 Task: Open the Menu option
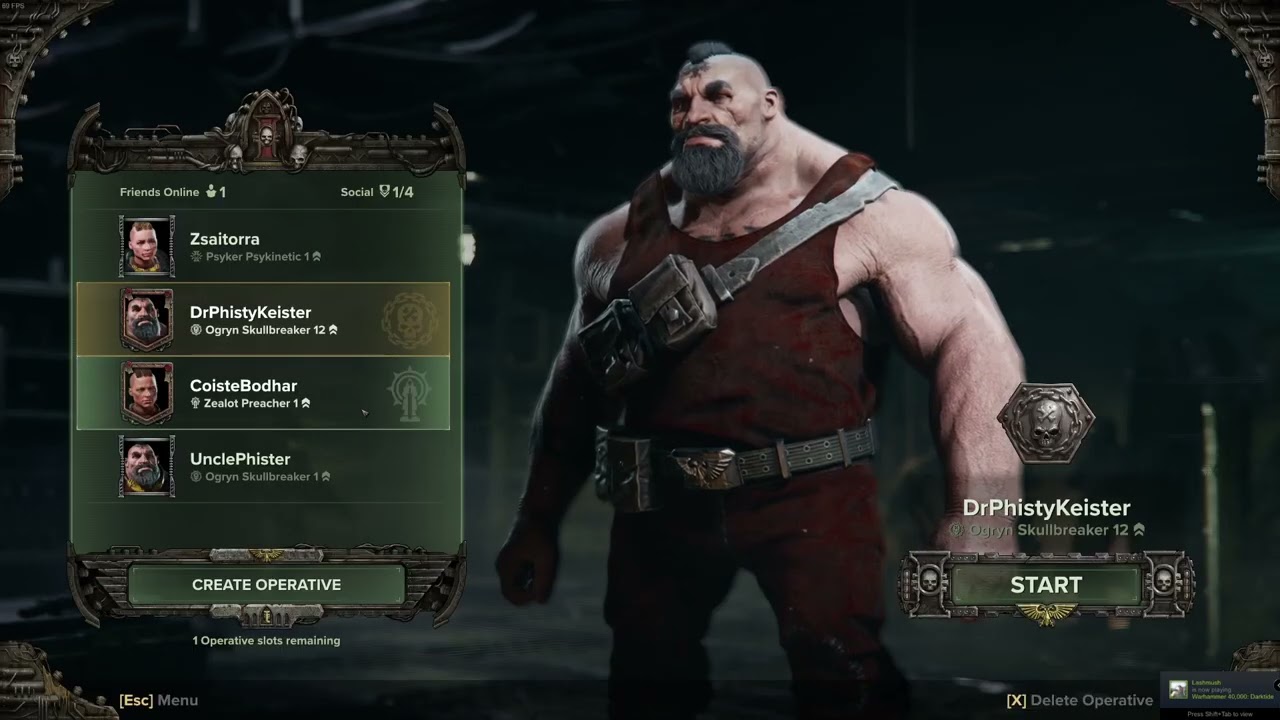coord(159,700)
